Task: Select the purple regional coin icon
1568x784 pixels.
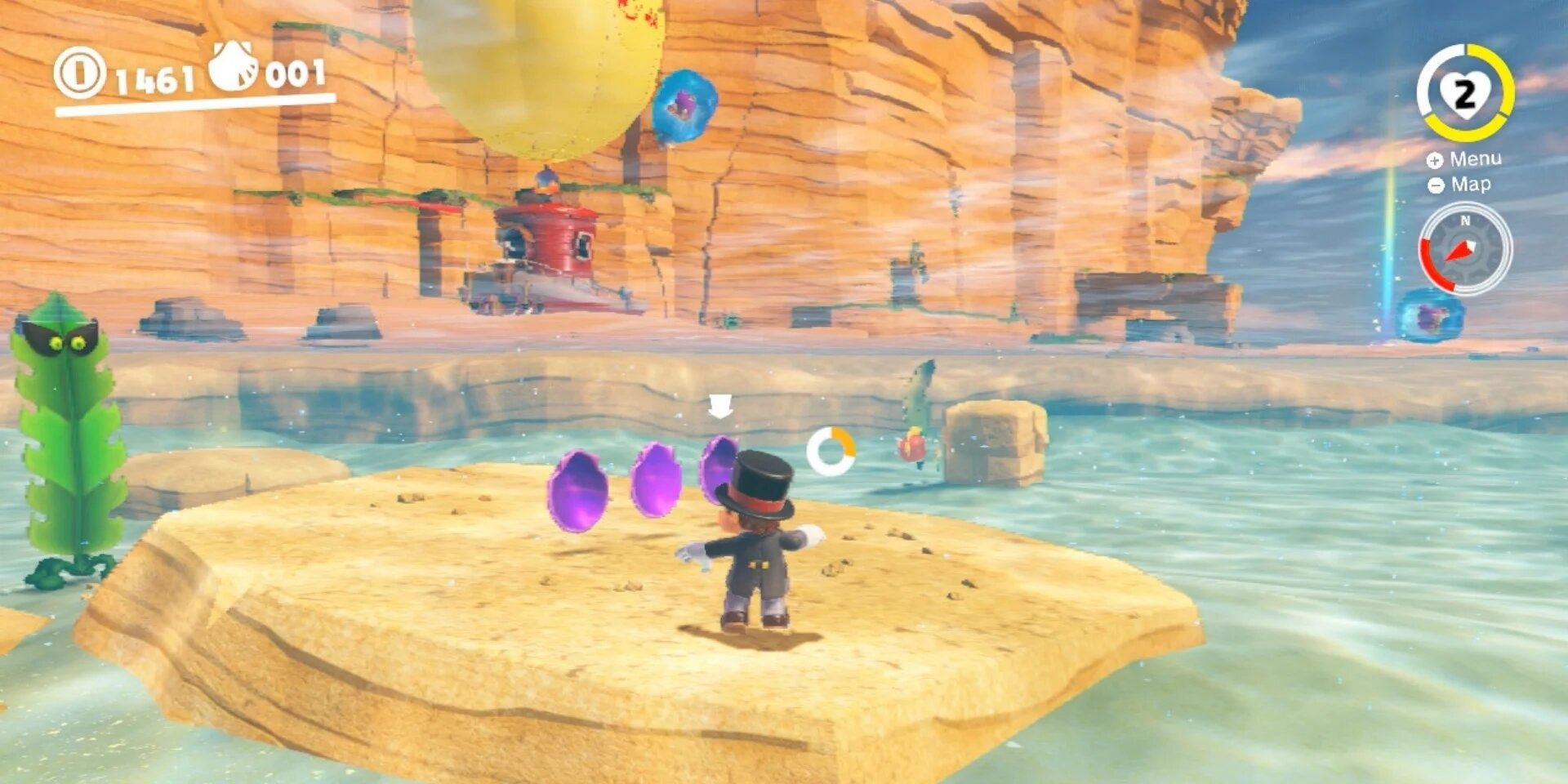Action: 233,72
